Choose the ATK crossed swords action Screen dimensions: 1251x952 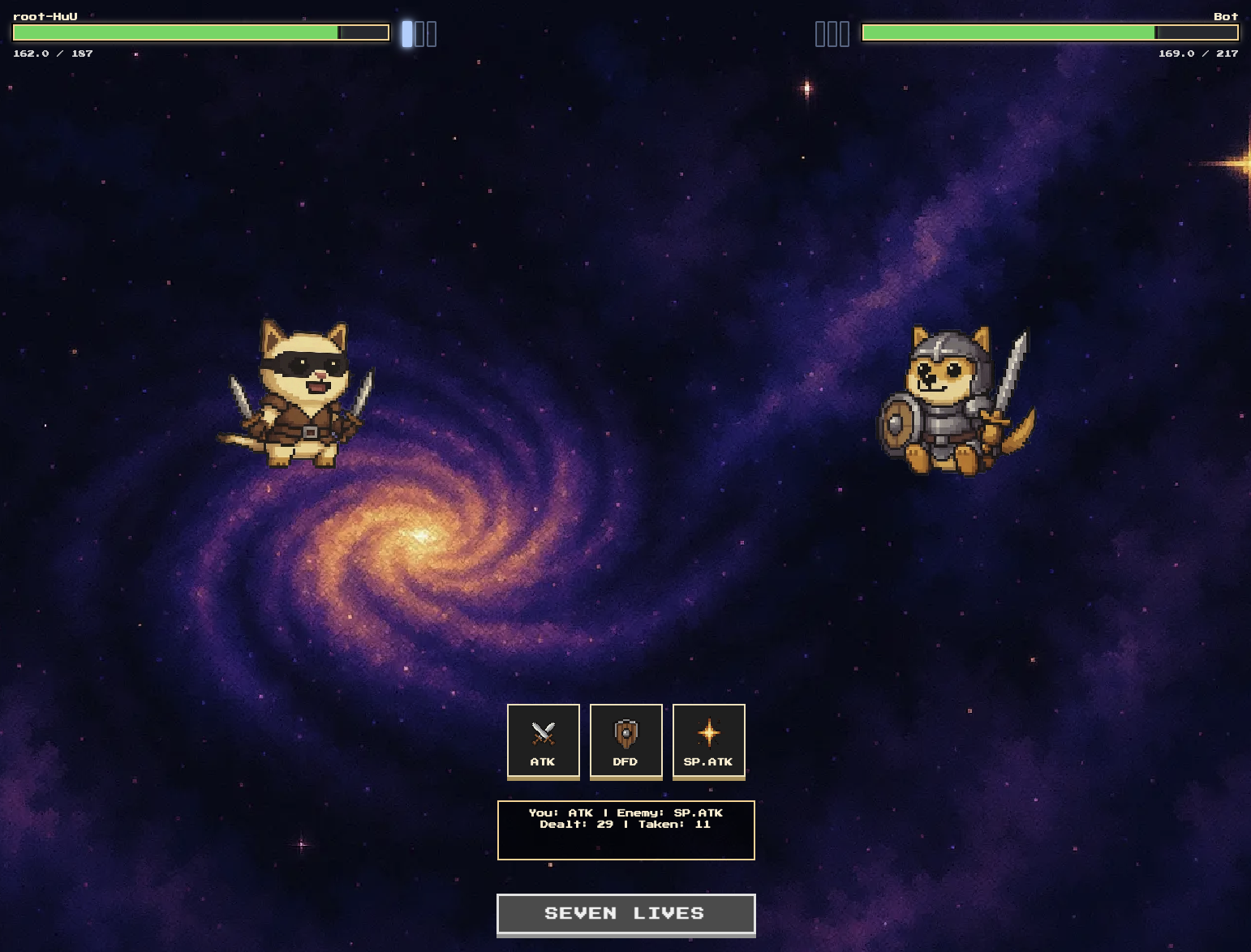544,741
